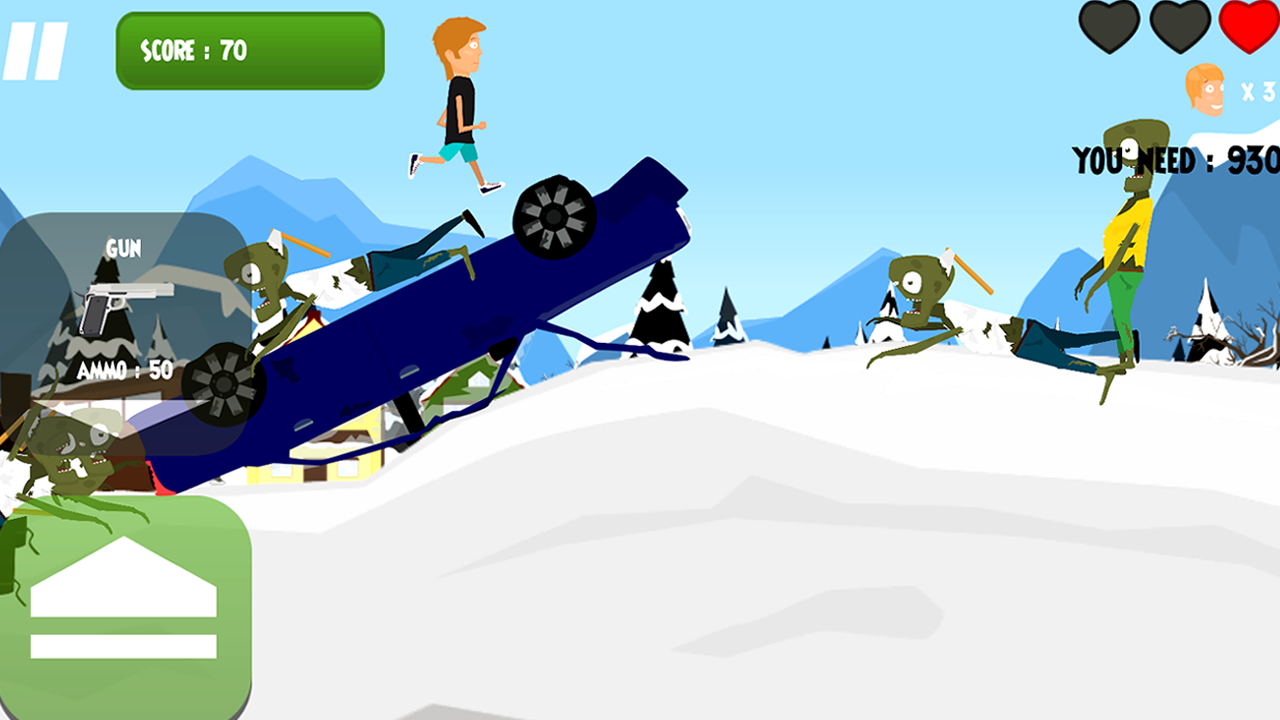The width and height of the screenshot is (1280, 720).
Task: Click the Score : 70 banner
Action: [248, 49]
